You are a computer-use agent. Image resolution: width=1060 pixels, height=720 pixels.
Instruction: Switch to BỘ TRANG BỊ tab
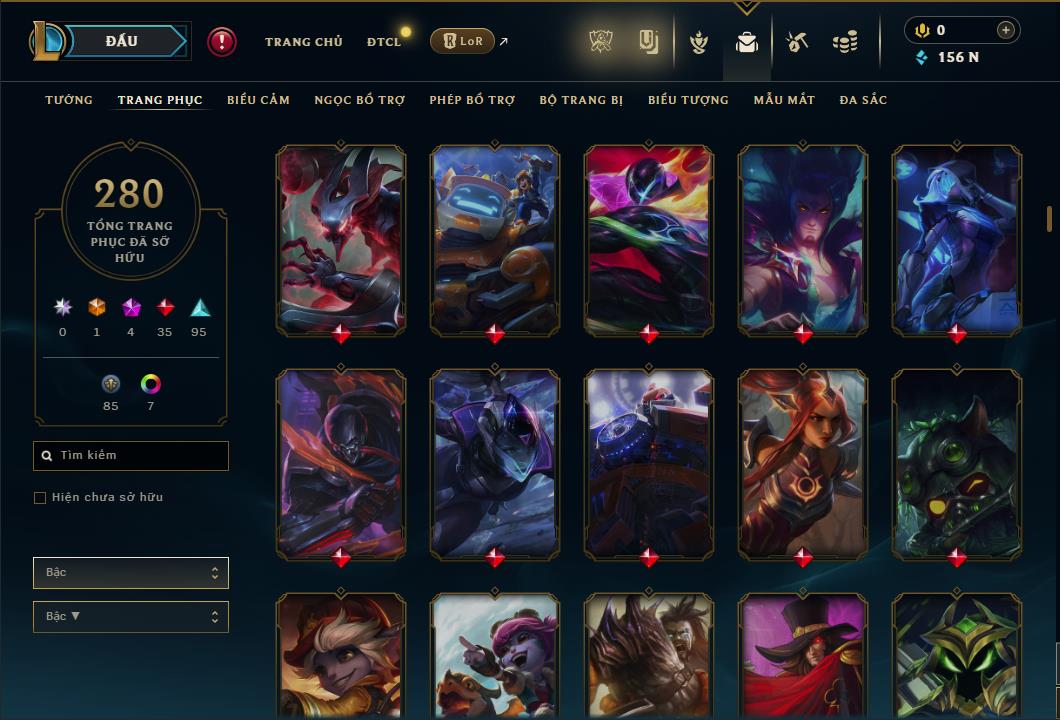click(x=581, y=100)
